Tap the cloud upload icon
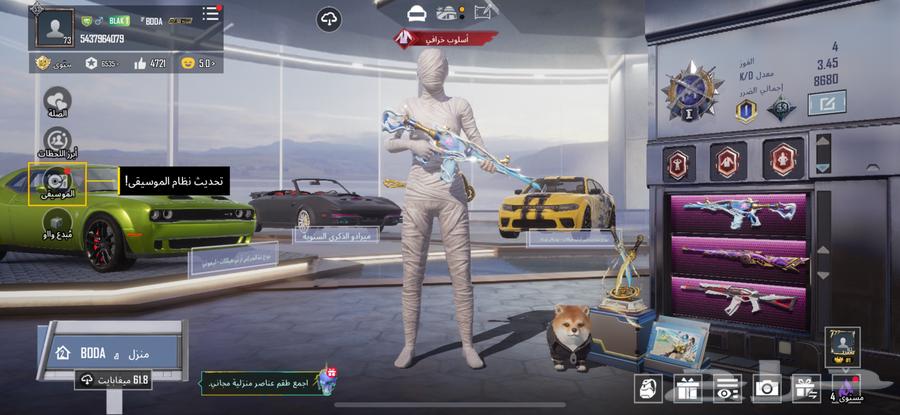 point(329,19)
